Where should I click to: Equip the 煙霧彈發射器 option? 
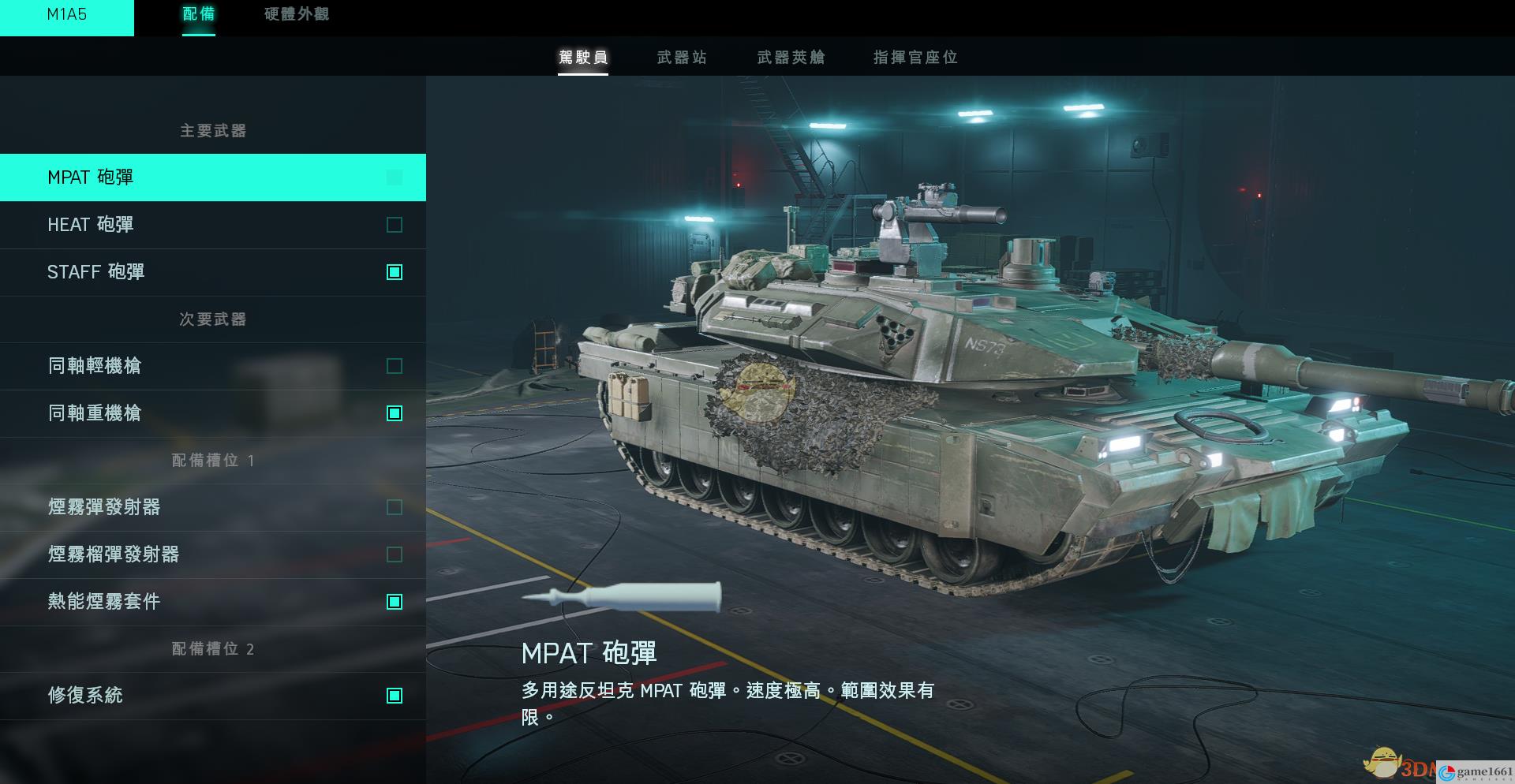(x=212, y=507)
